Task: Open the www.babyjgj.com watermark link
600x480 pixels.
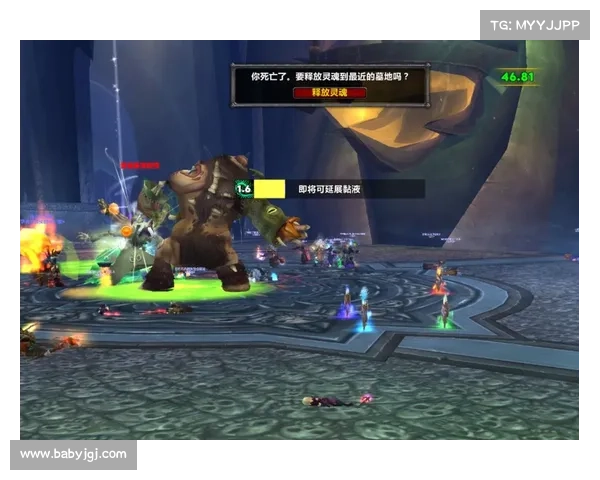Action: pos(74,454)
